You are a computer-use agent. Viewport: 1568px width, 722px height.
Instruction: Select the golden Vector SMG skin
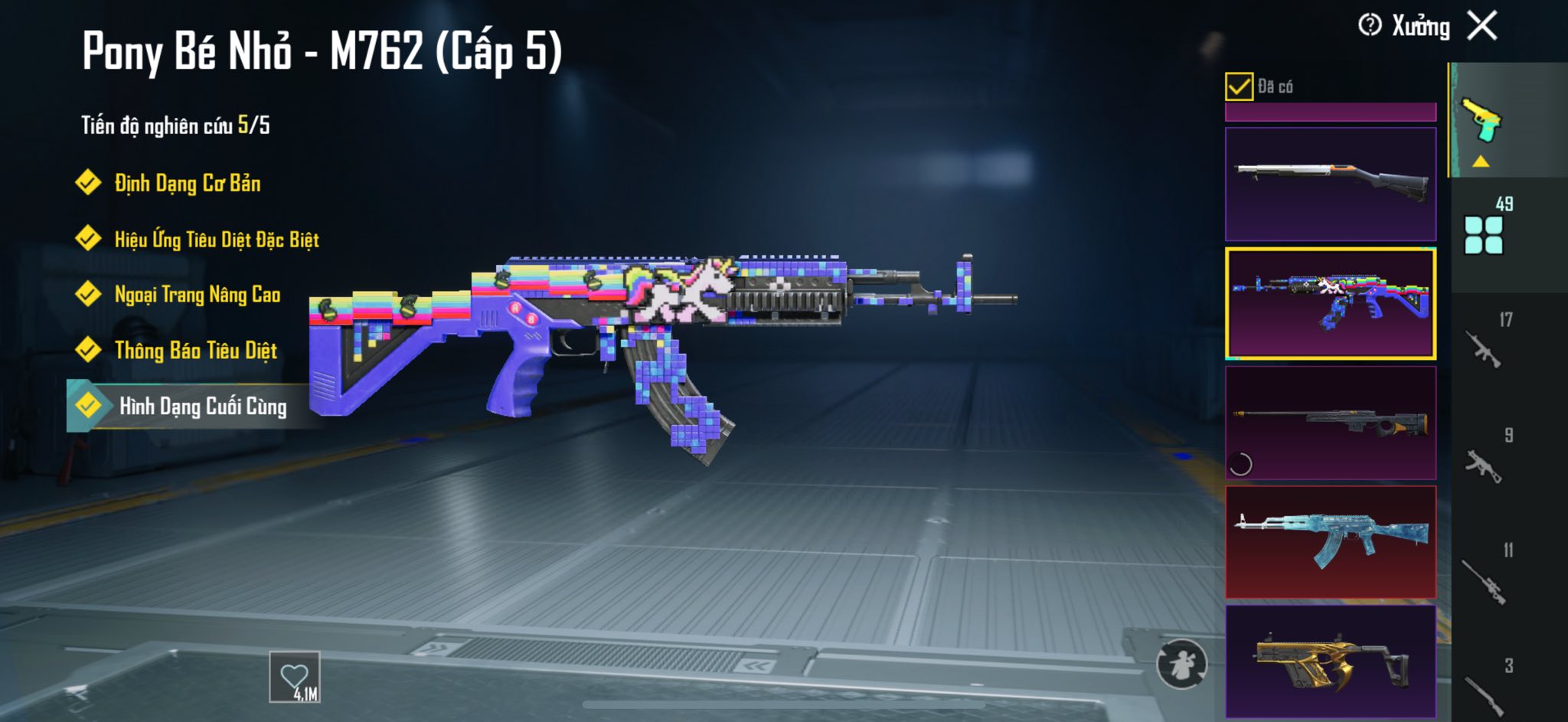pyautogui.click(x=1331, y=662)
